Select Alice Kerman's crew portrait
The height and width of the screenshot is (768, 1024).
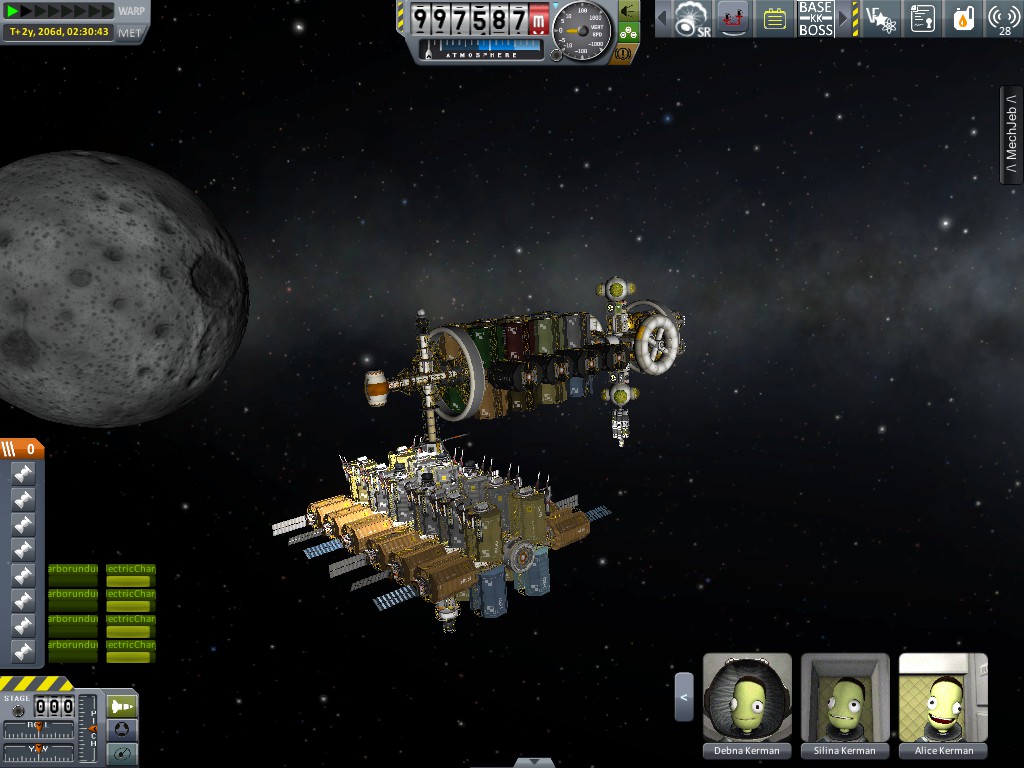(943, 697)
